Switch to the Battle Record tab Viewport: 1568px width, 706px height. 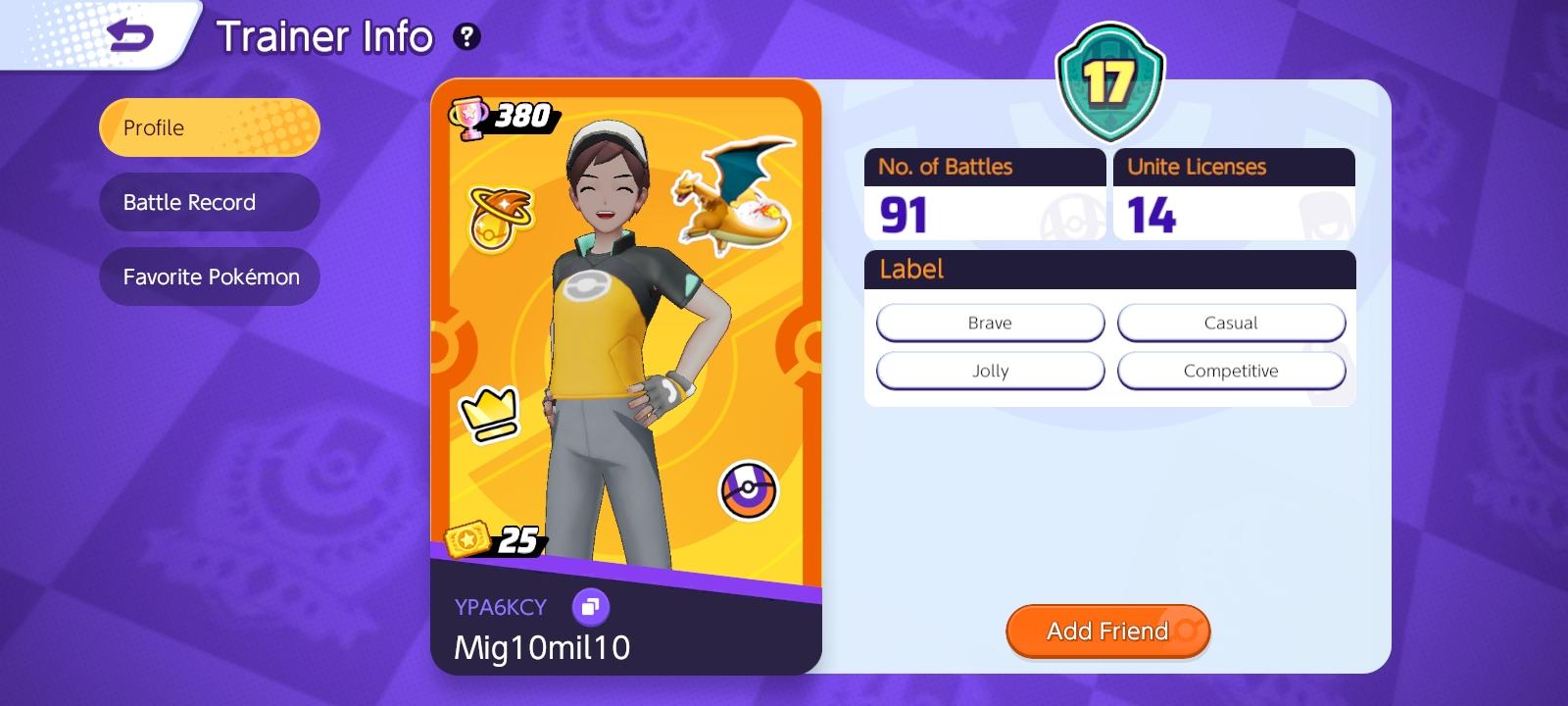coord(209,202)
